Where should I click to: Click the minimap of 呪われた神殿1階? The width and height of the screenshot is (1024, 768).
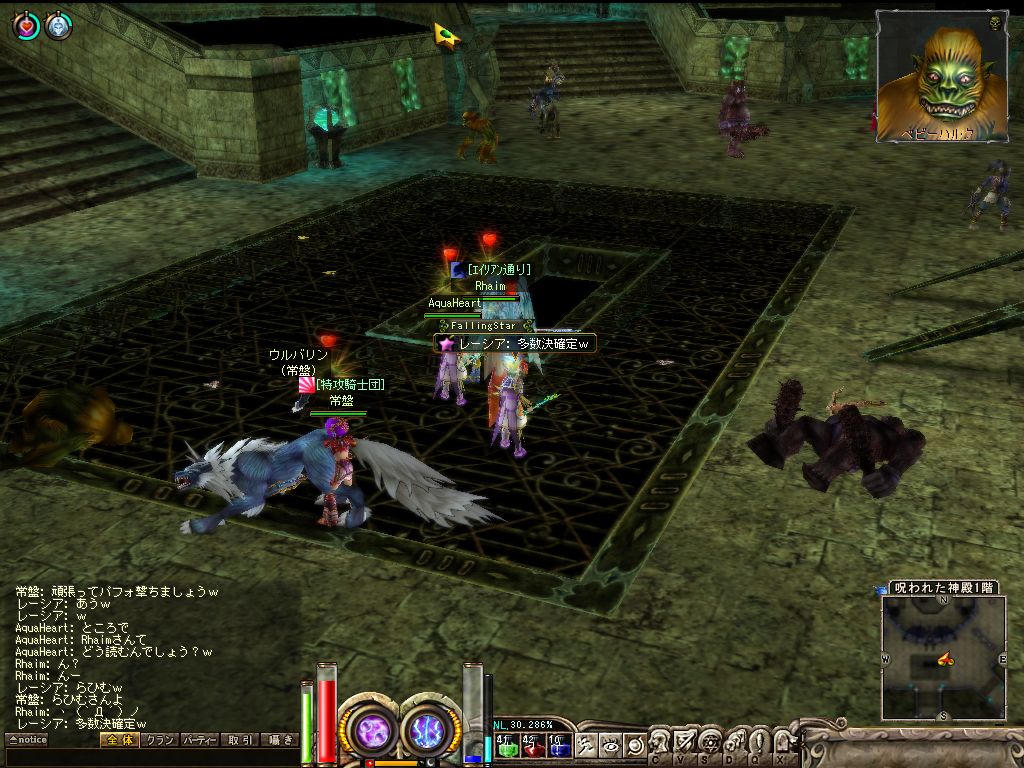point(943,657)
